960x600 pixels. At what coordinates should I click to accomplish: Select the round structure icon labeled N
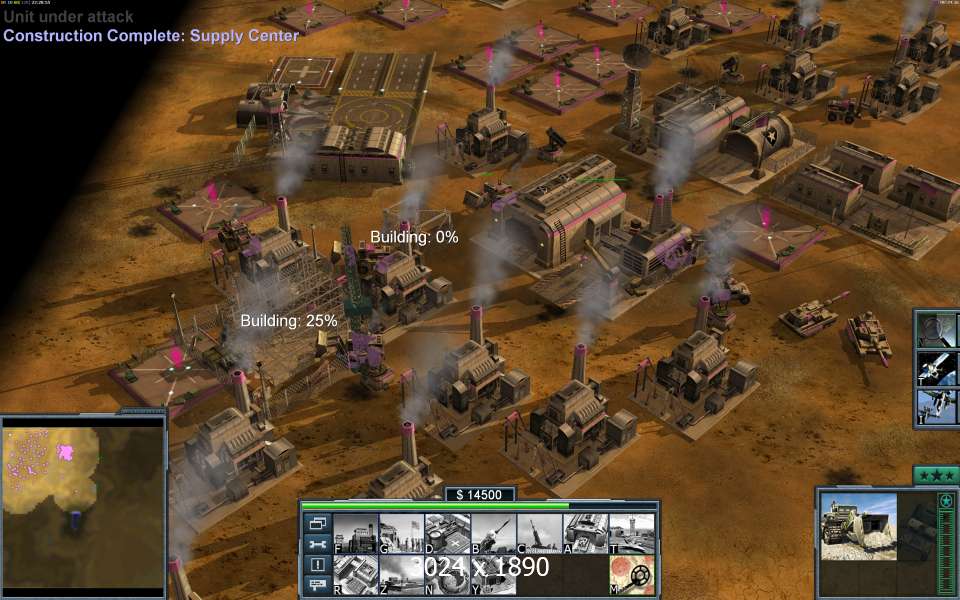pyautogui.click(x=447, y=575)
